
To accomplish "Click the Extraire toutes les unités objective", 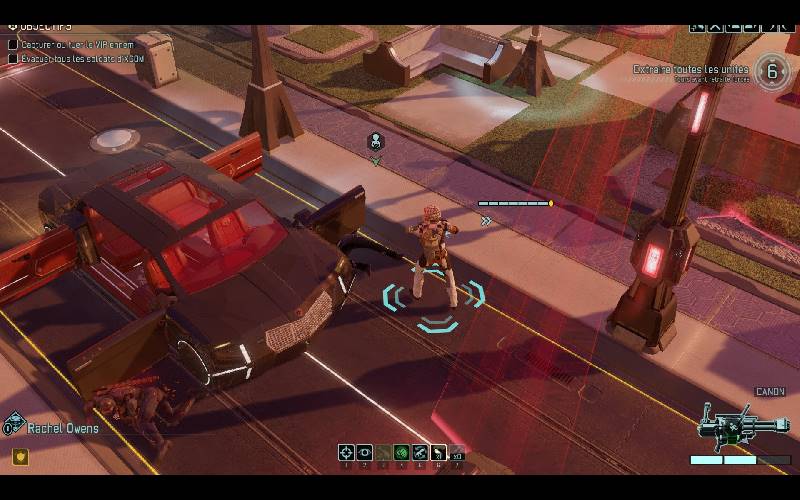I will (x=692, y=70).
